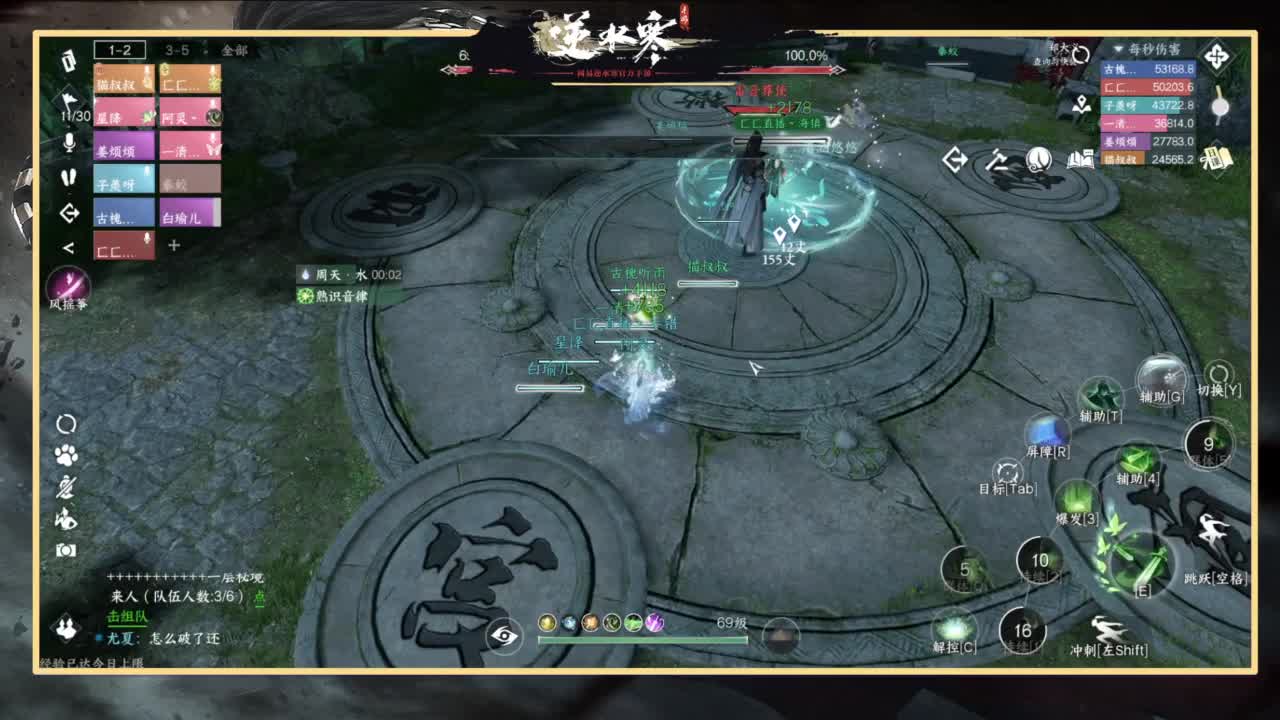
Task: Mute the team voice microphone
Action: point(68,143)
